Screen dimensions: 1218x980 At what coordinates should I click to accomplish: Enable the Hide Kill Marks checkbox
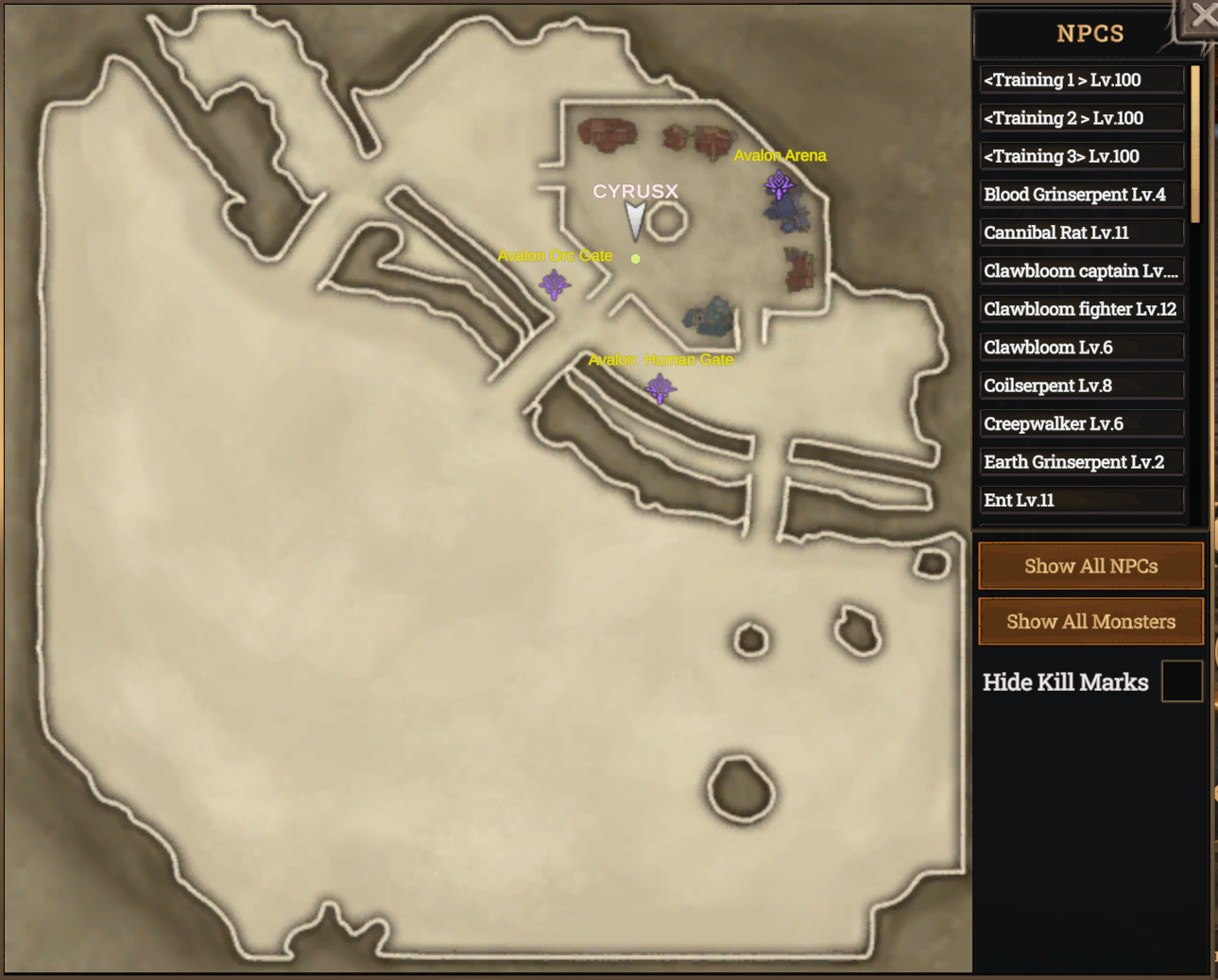click(x=1181, y=680)
